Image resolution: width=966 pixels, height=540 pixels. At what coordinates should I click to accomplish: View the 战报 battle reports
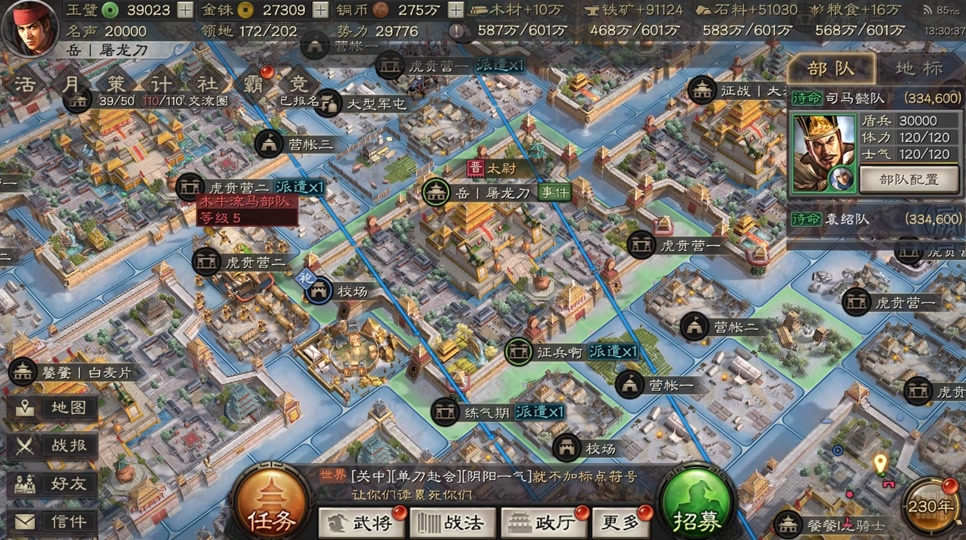[x=54, y=446]
